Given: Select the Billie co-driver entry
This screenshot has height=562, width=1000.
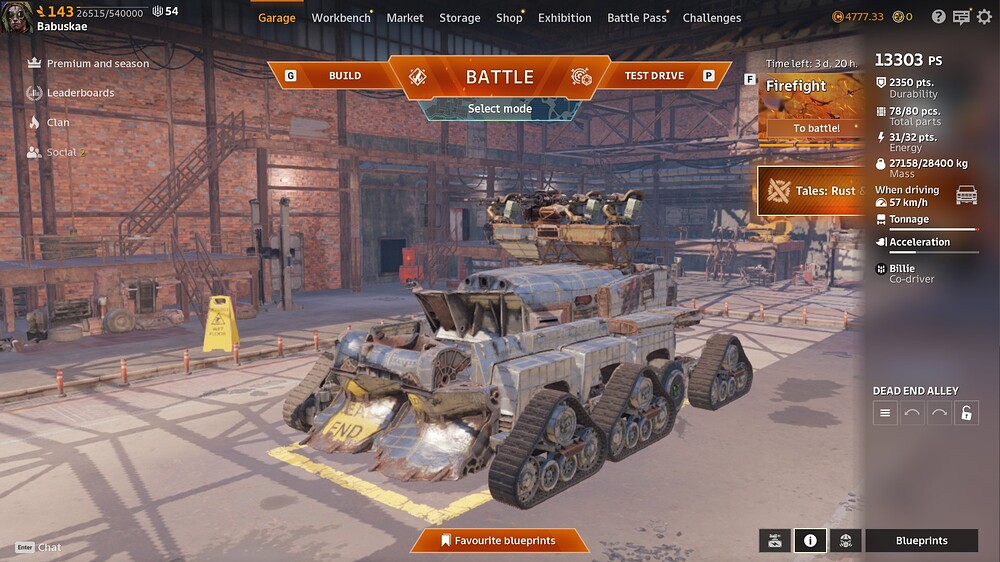Looking at the screenshot, I should [911, 273].
